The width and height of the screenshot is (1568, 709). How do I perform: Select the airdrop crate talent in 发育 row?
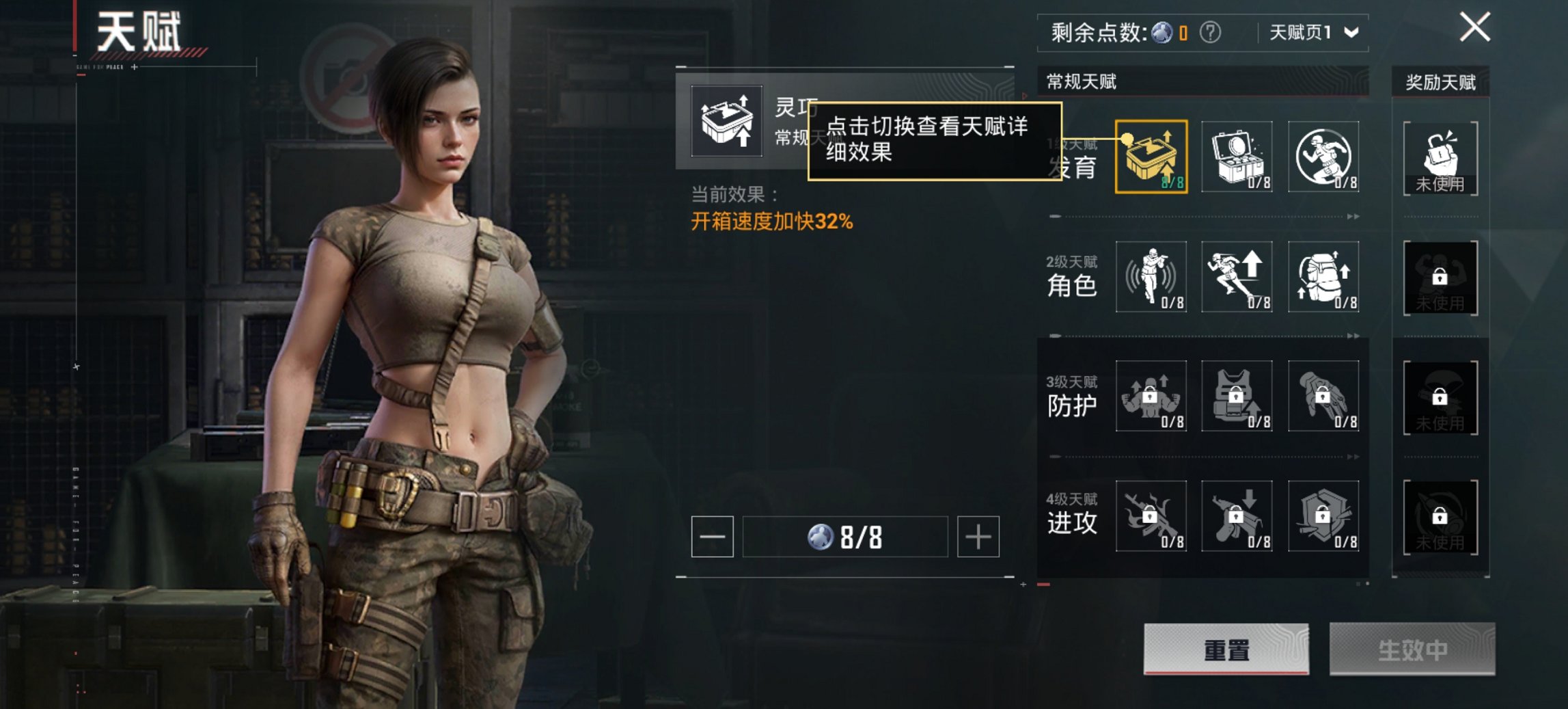click(x=1237, y=157)
